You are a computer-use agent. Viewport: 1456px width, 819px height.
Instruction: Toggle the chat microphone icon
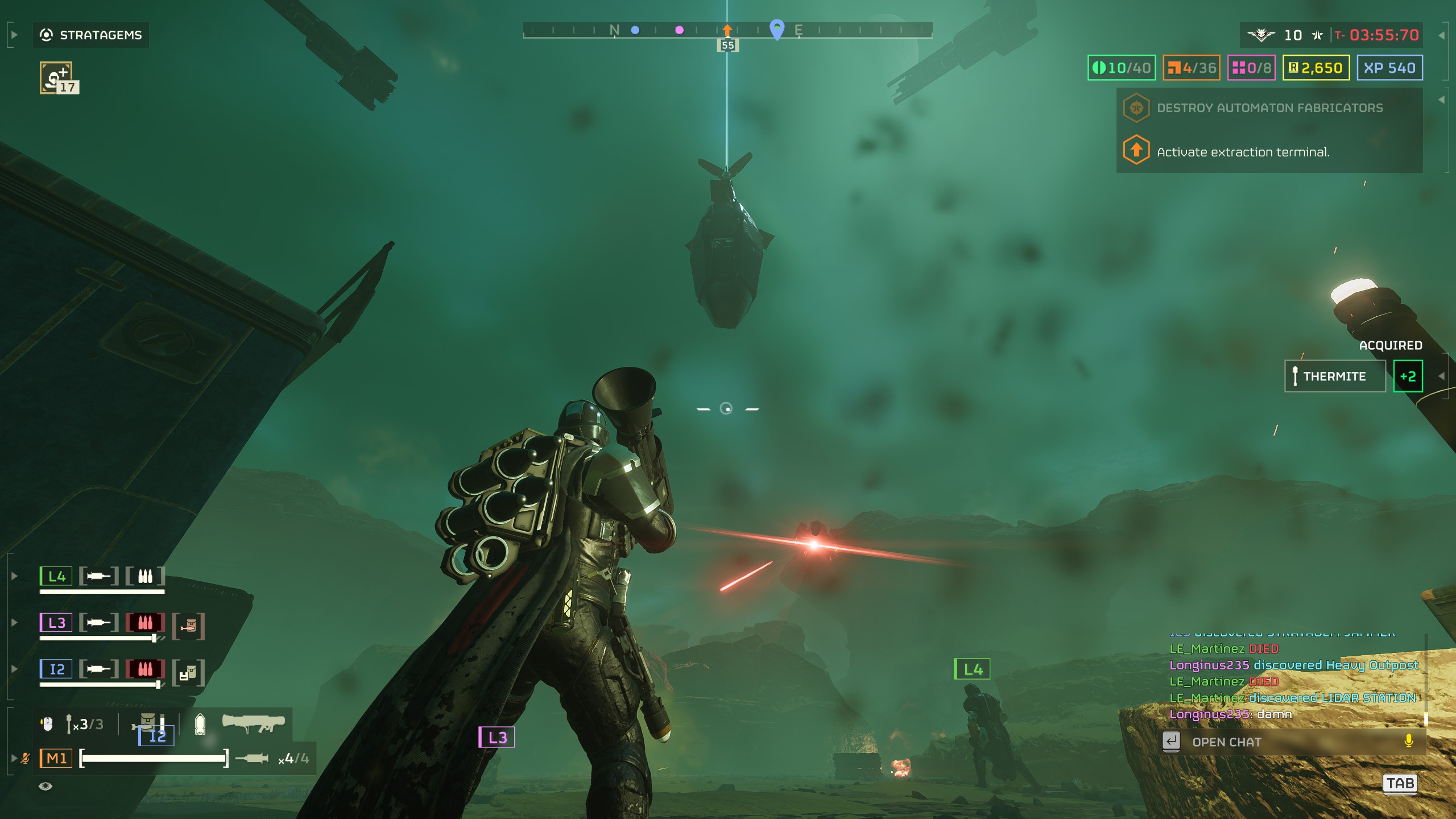click(1408, 741)
